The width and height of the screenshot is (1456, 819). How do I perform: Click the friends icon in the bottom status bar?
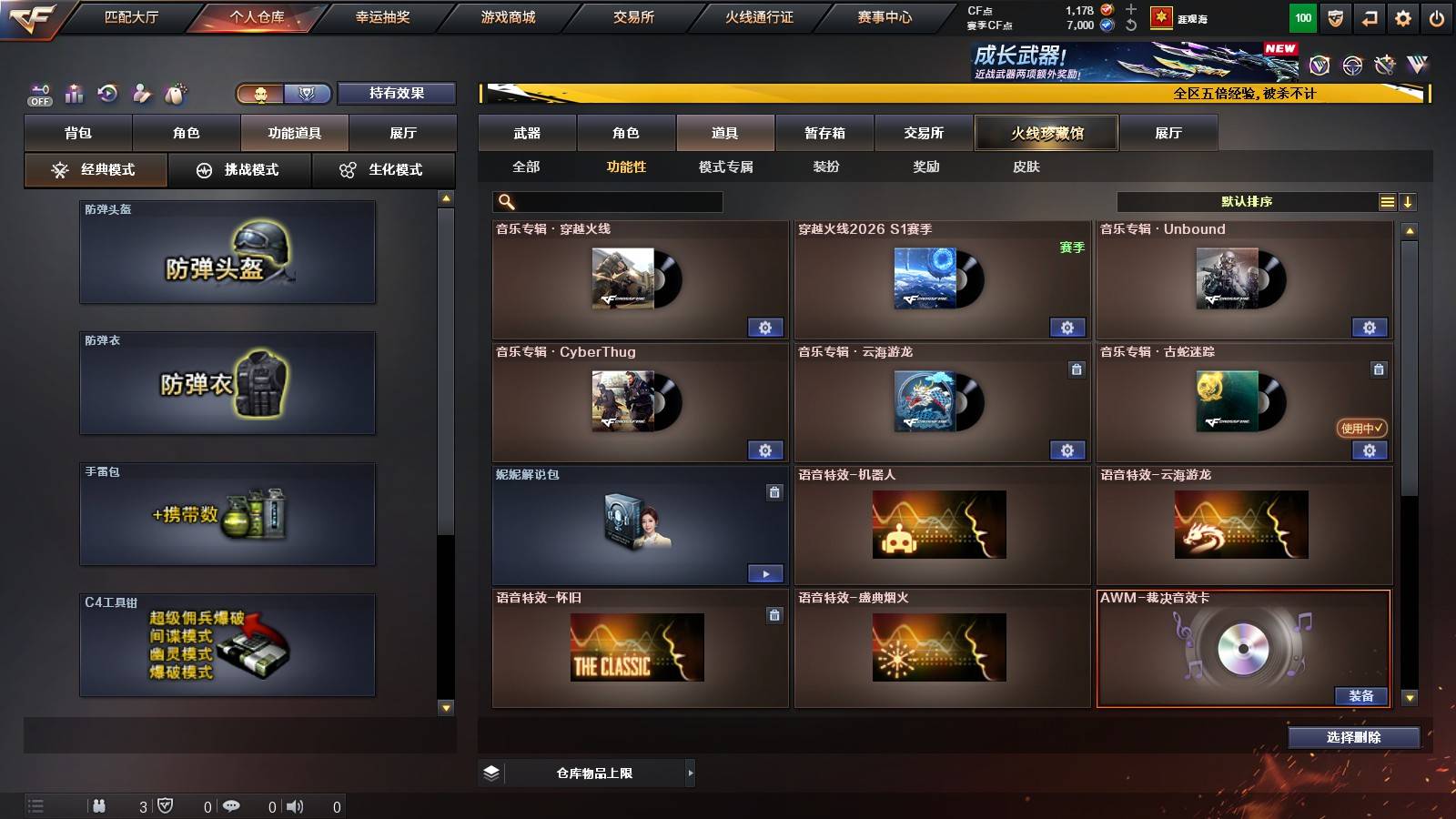pyautogui.click(x=100, y=805)
